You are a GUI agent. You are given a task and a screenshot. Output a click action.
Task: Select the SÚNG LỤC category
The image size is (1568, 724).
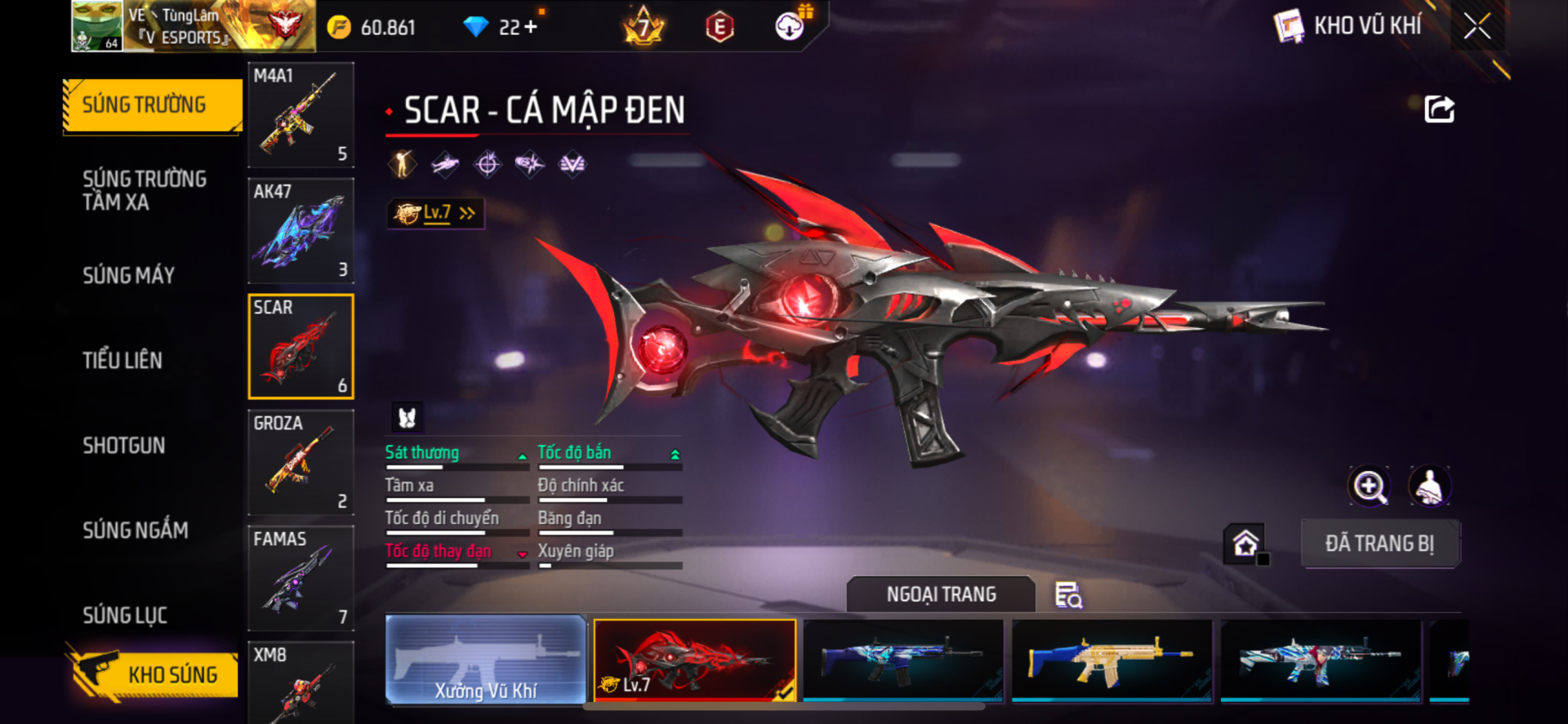pos(125,615)
